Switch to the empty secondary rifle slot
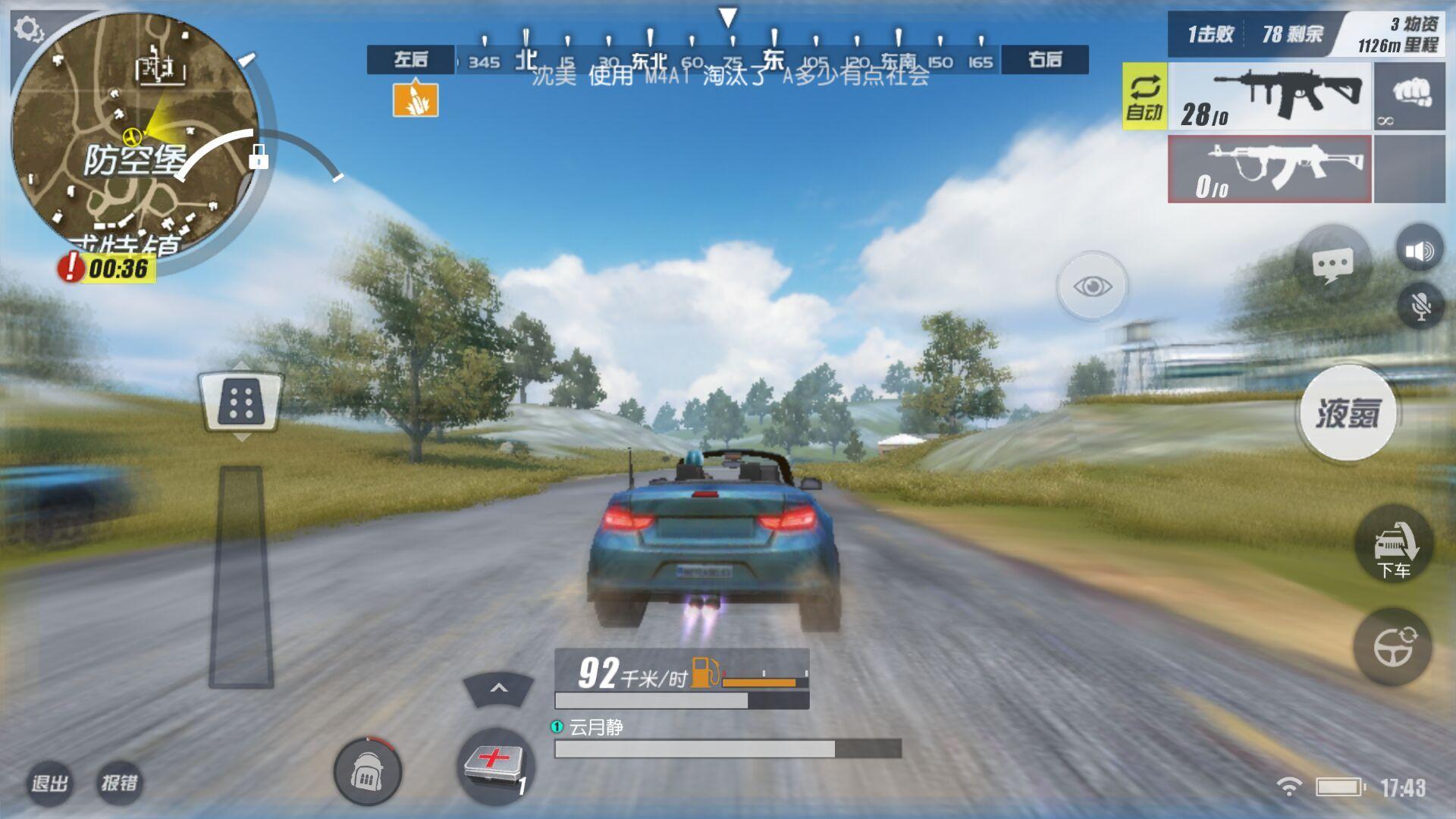The height and width of the screenshot is (819, 1456). (1269, 169)
